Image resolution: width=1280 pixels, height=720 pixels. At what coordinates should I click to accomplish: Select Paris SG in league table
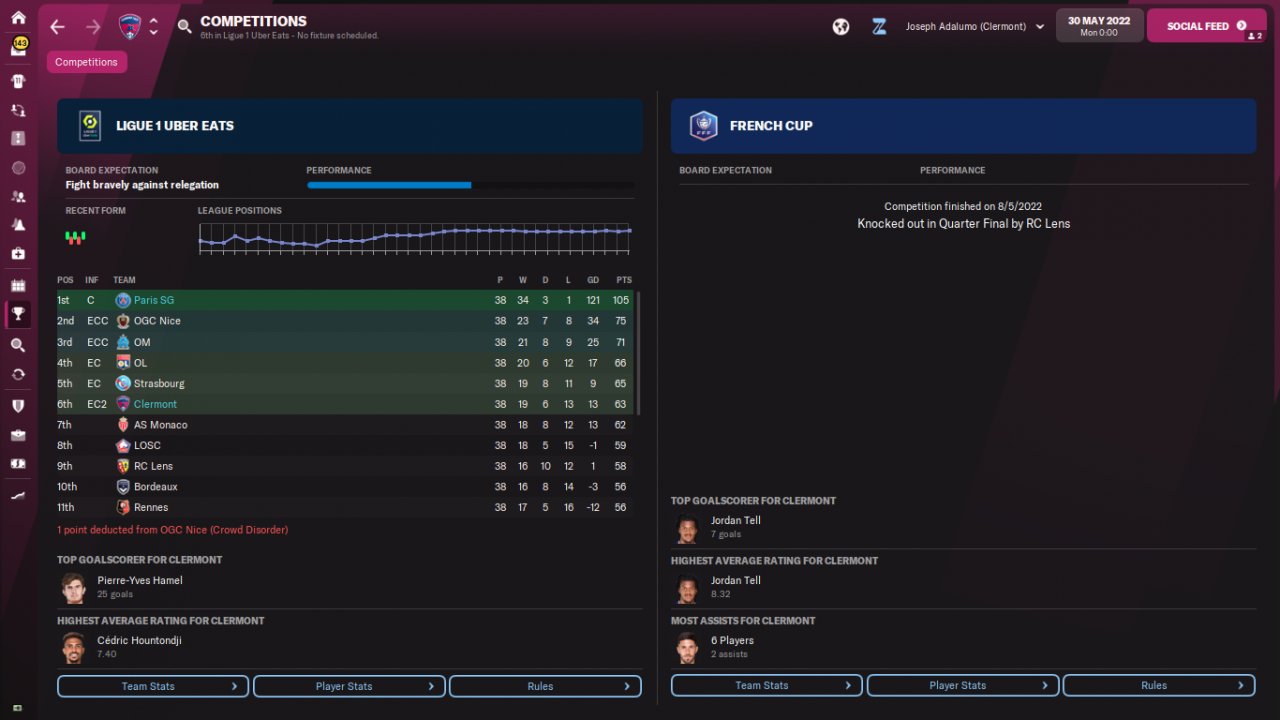tap(154, 300)
